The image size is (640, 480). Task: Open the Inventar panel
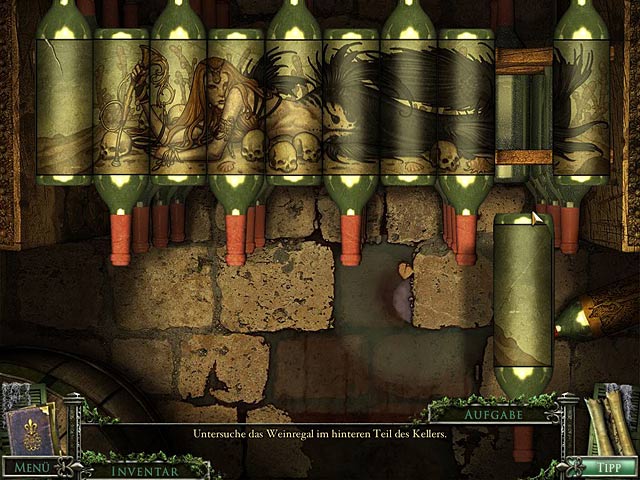(x=144, y=469)
